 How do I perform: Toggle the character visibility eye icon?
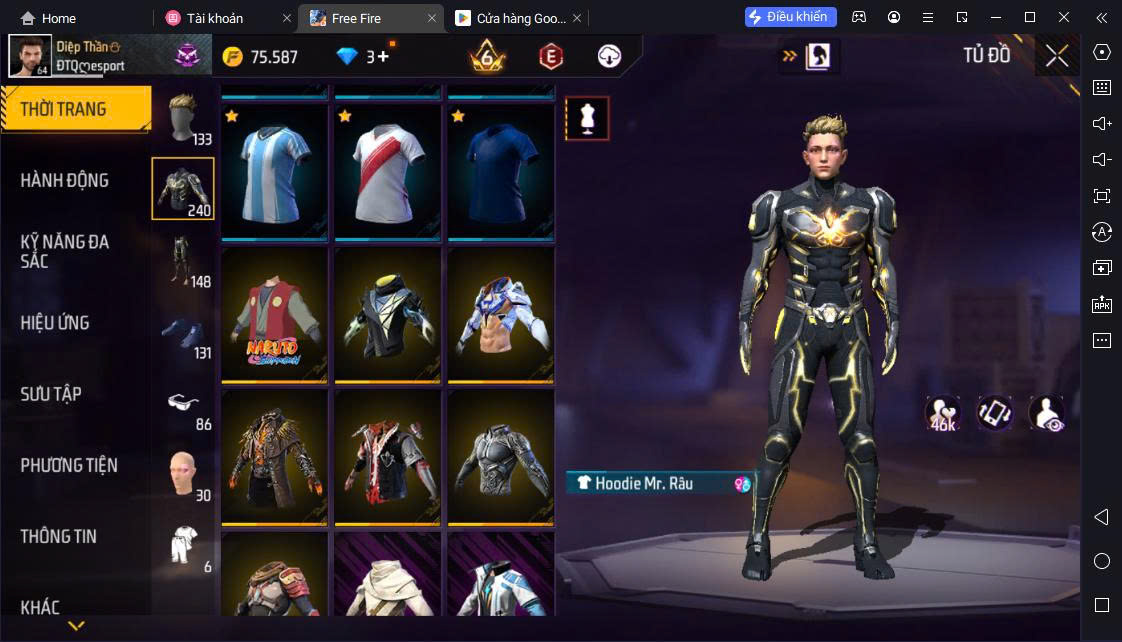[1046, 412]
